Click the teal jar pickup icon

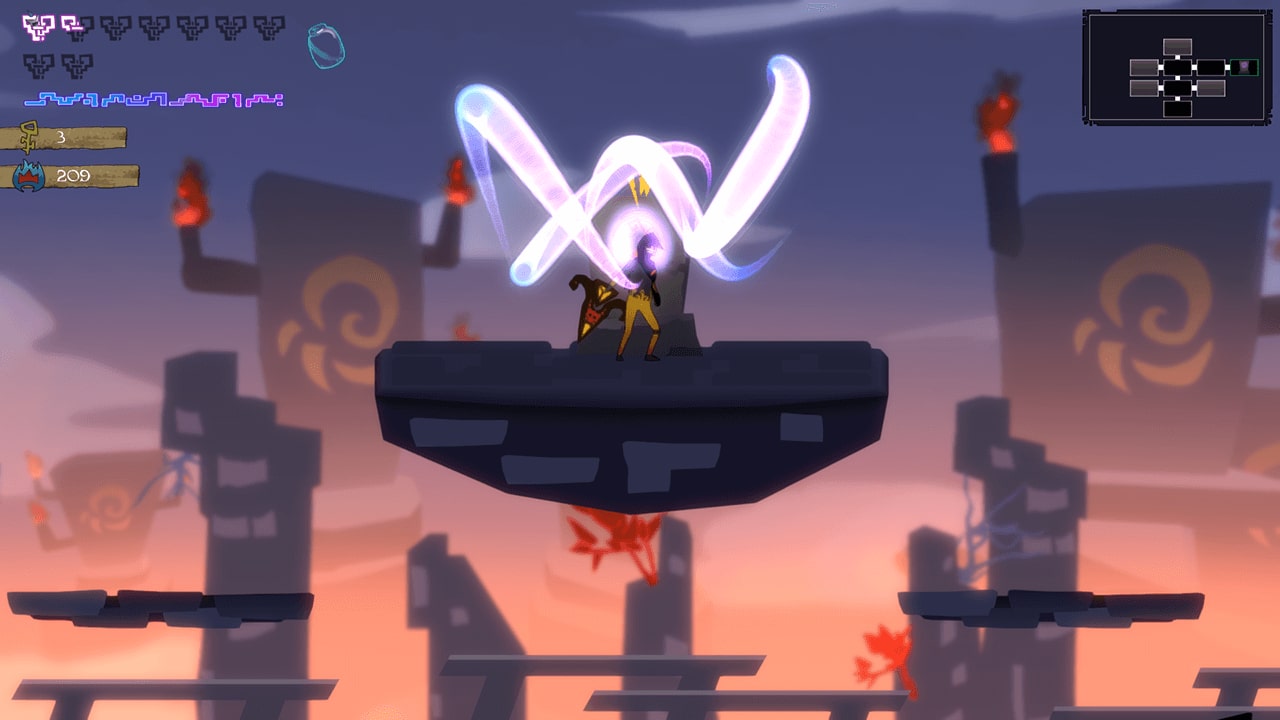[x=327, y=48]
